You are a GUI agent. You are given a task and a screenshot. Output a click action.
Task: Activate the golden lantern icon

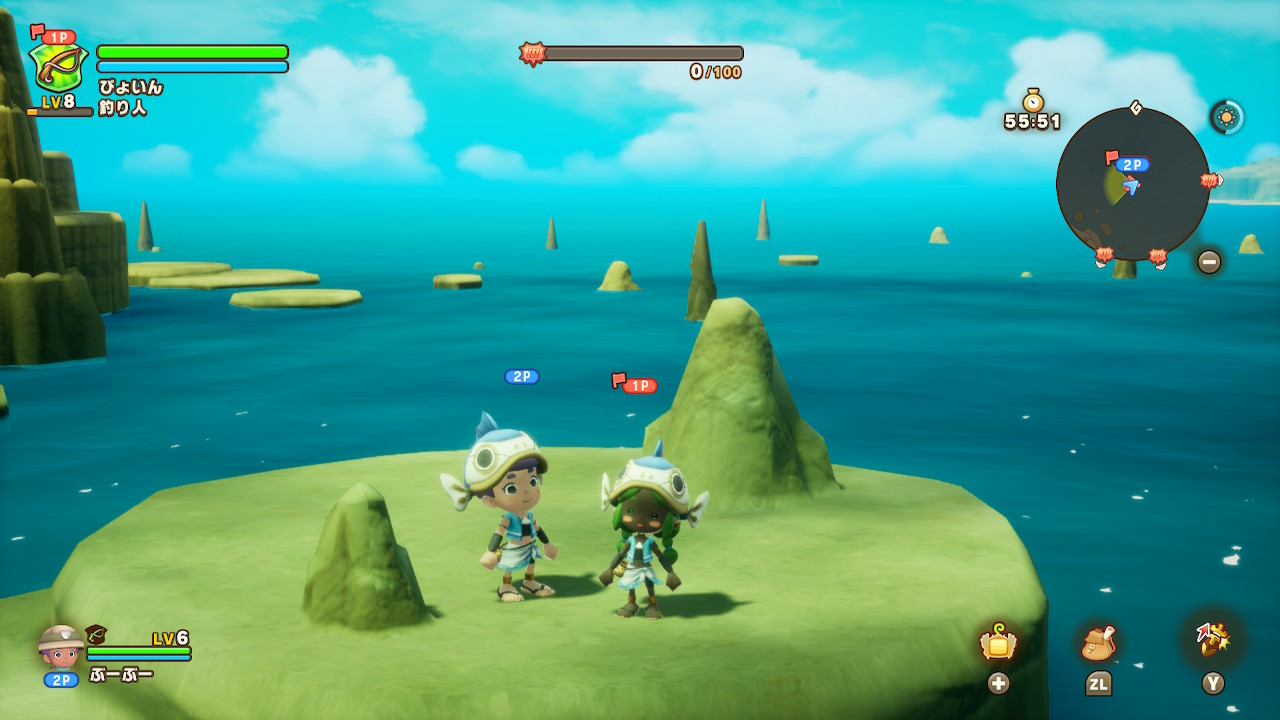tap(998, 642)
